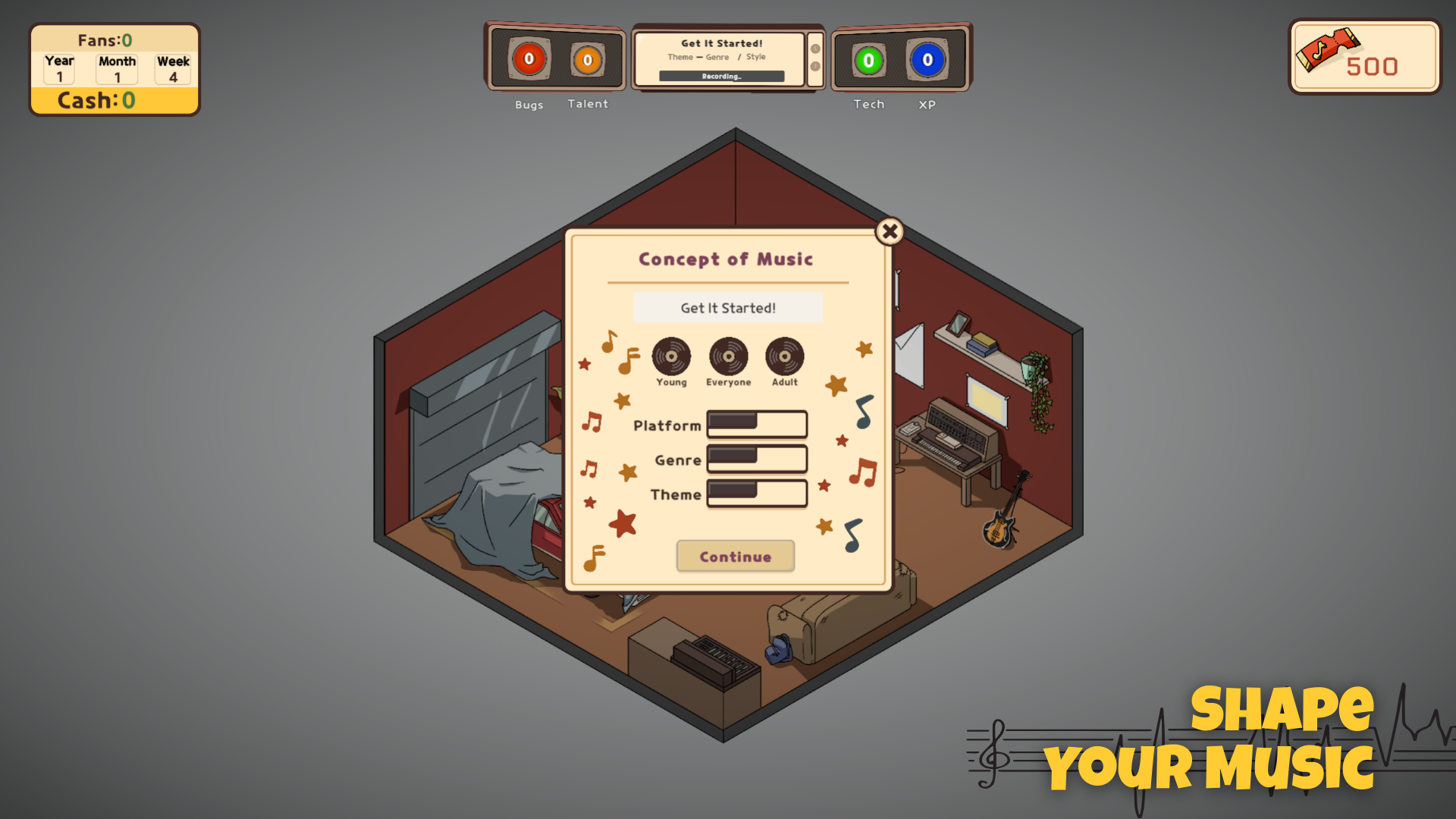
Task: Select the Young audience record
Action: click(671, 356)
